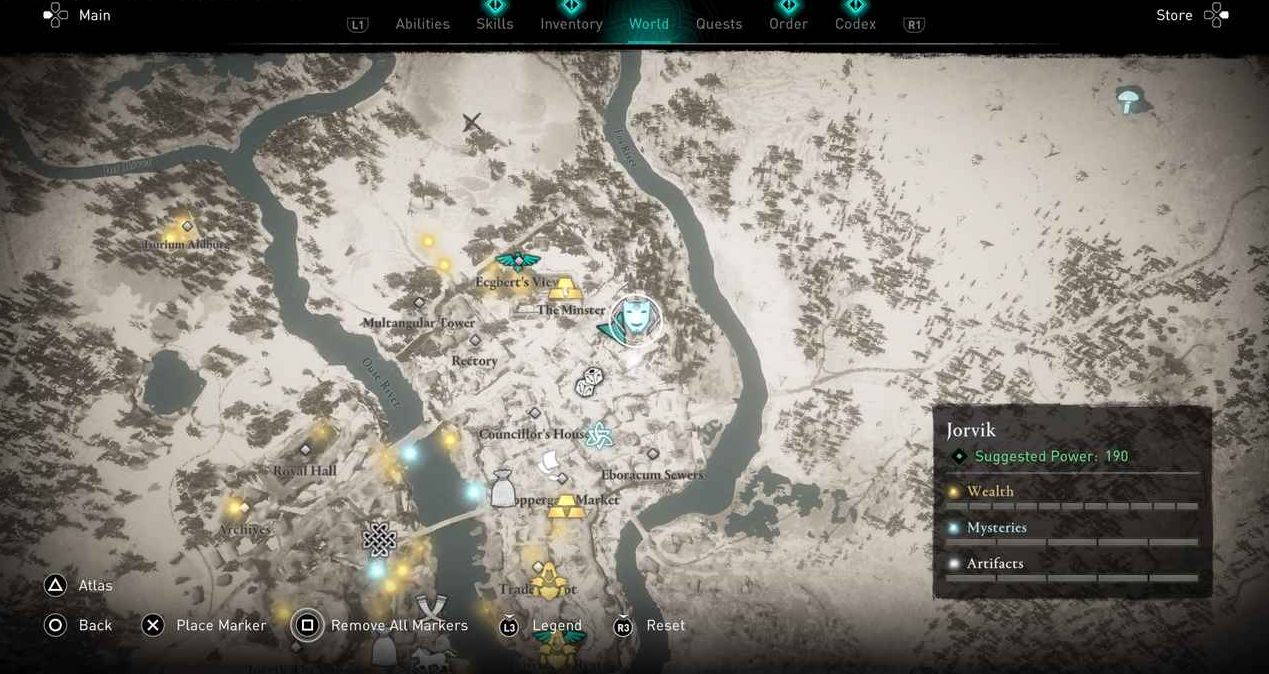Show the map Legend
Image resolution: width=1269 pixels, height=674 pixels.
556,625
